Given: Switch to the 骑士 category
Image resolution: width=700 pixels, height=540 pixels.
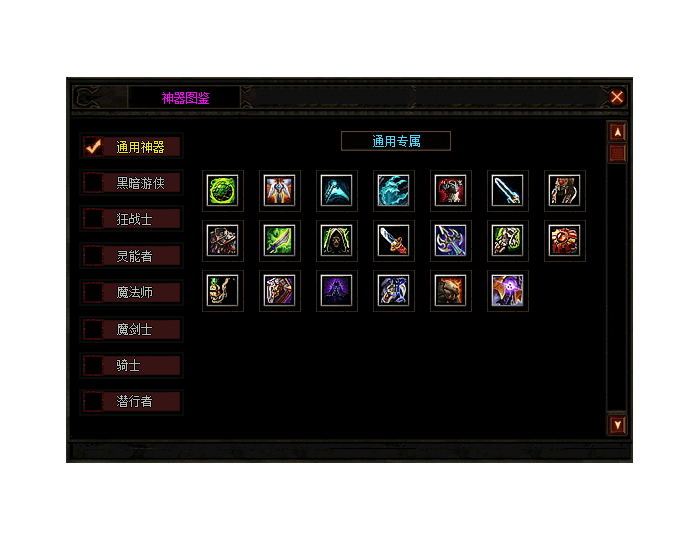Looking at the screenshot, I should 132,366.
